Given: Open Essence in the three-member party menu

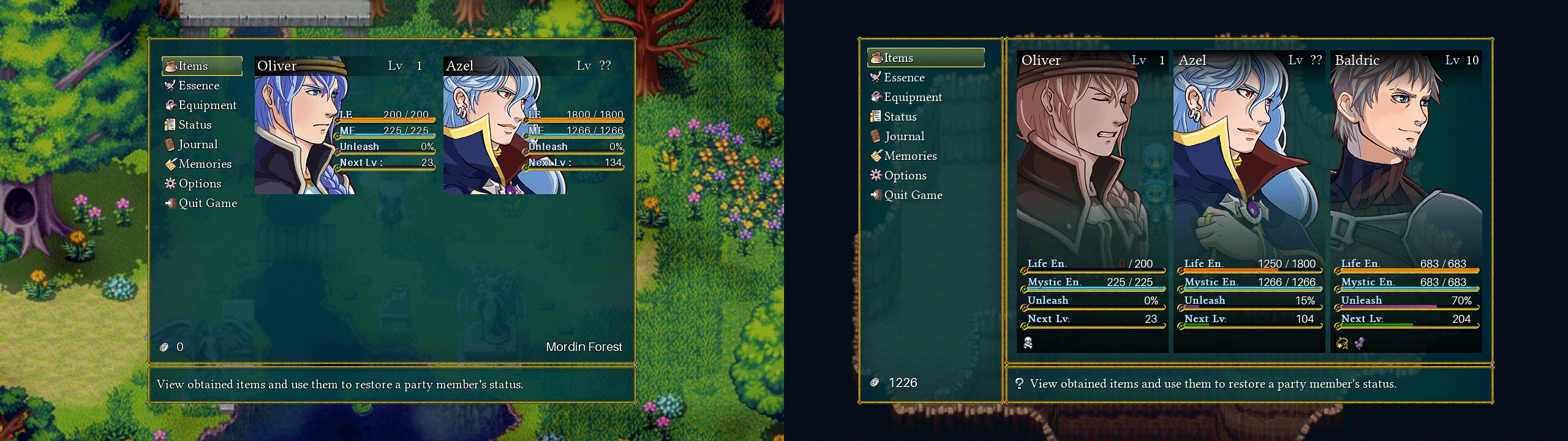Looking at the screenshot, I should [904, 78].
